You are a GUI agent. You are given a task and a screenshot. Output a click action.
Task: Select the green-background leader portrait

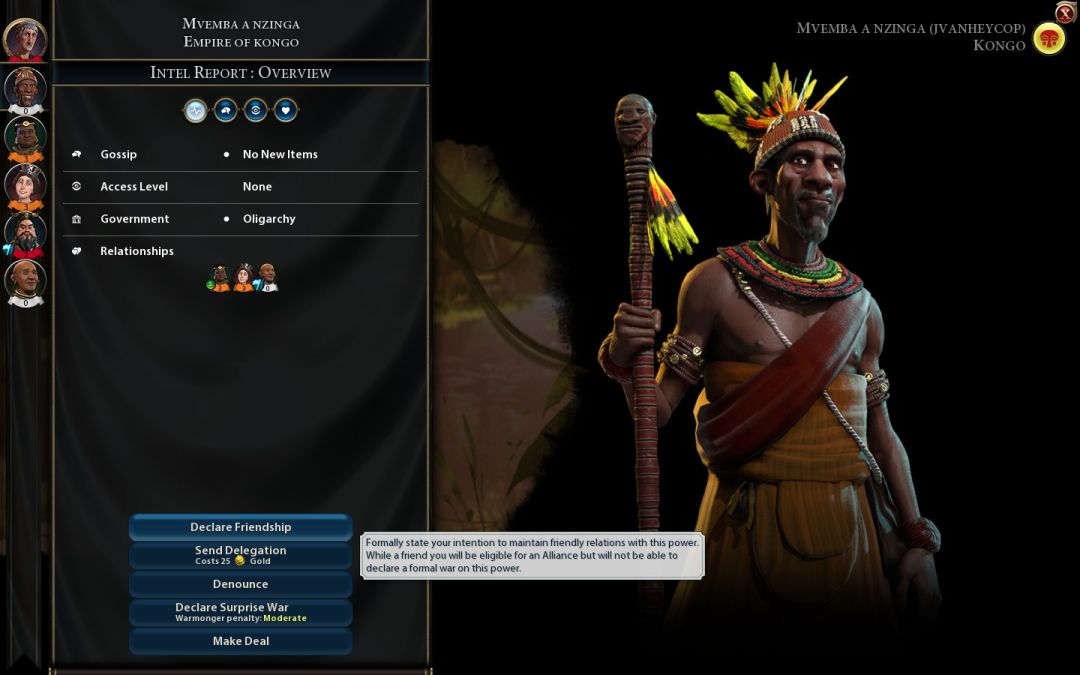click(x=25, y=137)
